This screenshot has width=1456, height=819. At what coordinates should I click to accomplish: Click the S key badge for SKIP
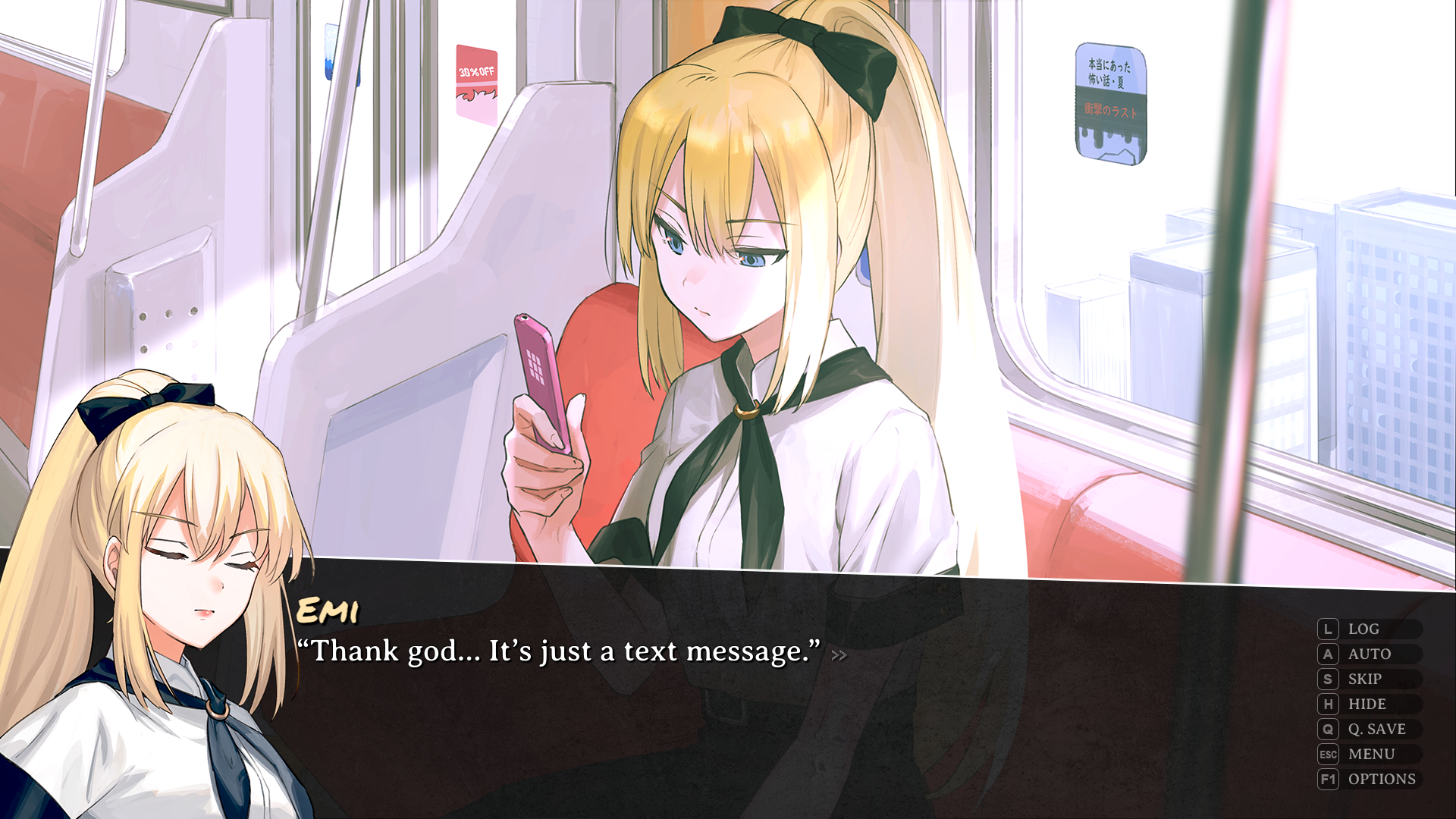pyautogui.click(x=1327, y=679)
